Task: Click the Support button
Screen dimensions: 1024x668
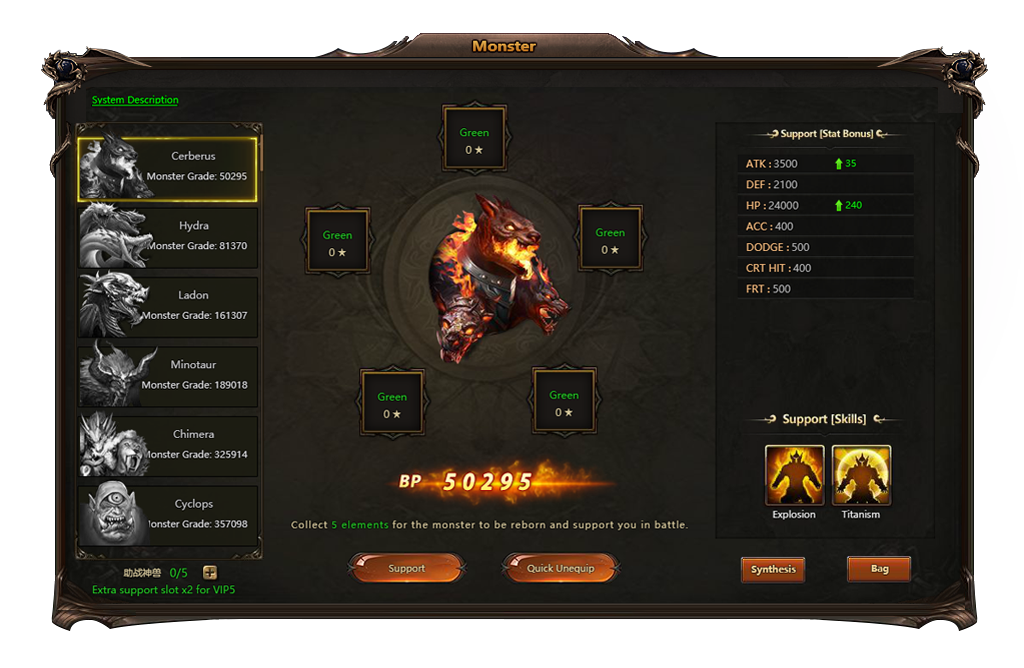Action: tap(406, 568)
